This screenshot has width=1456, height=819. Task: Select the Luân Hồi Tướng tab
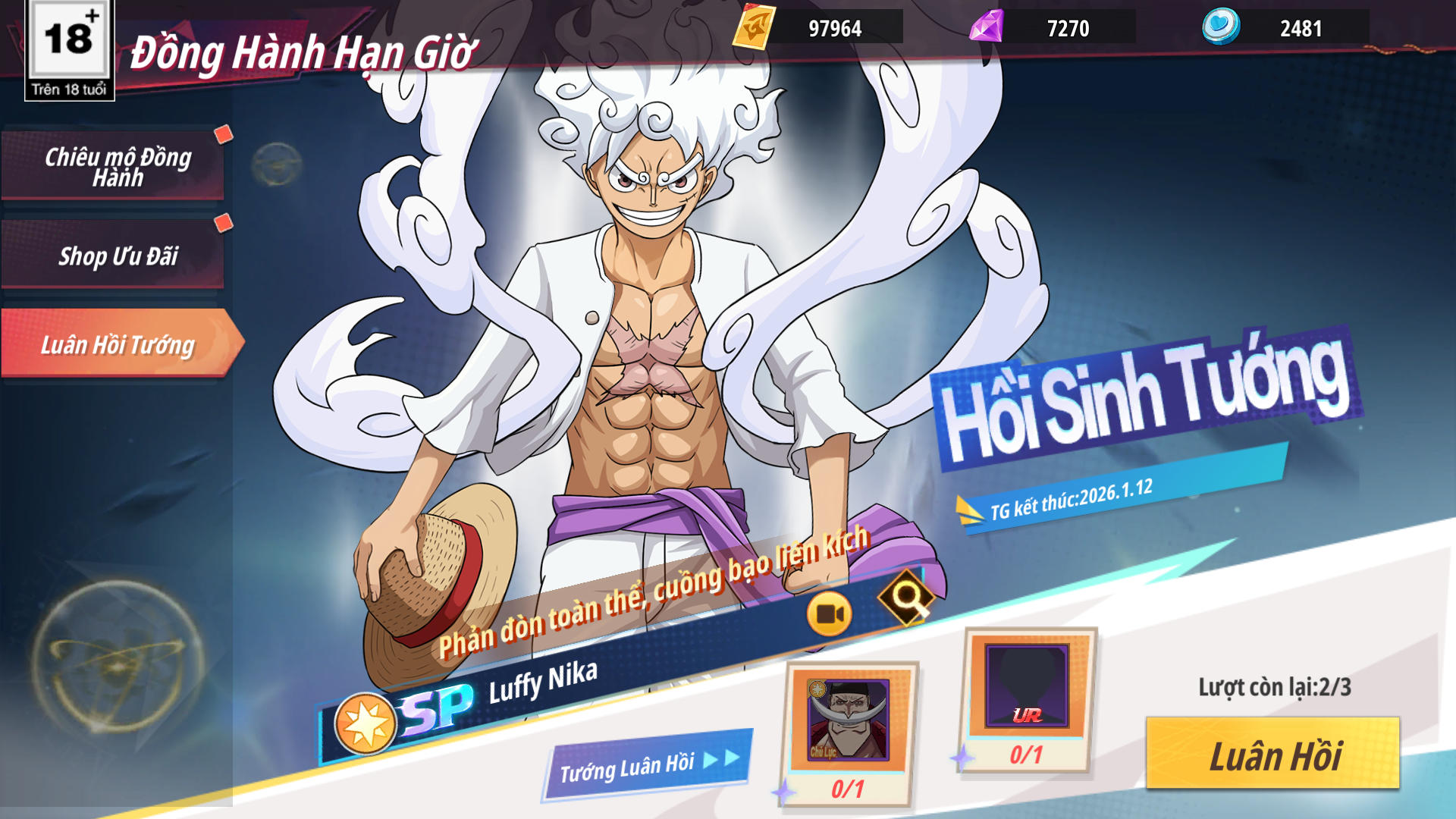(118, 344)
